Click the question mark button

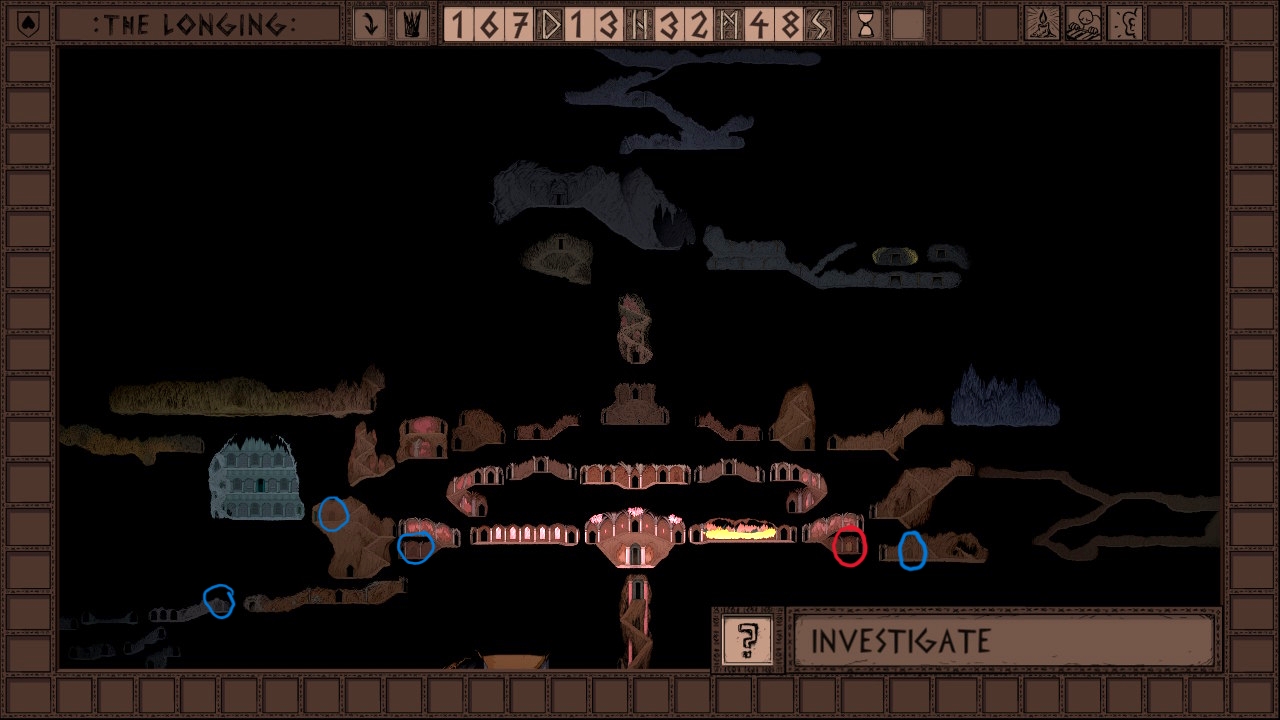click(x=747, y=640)
